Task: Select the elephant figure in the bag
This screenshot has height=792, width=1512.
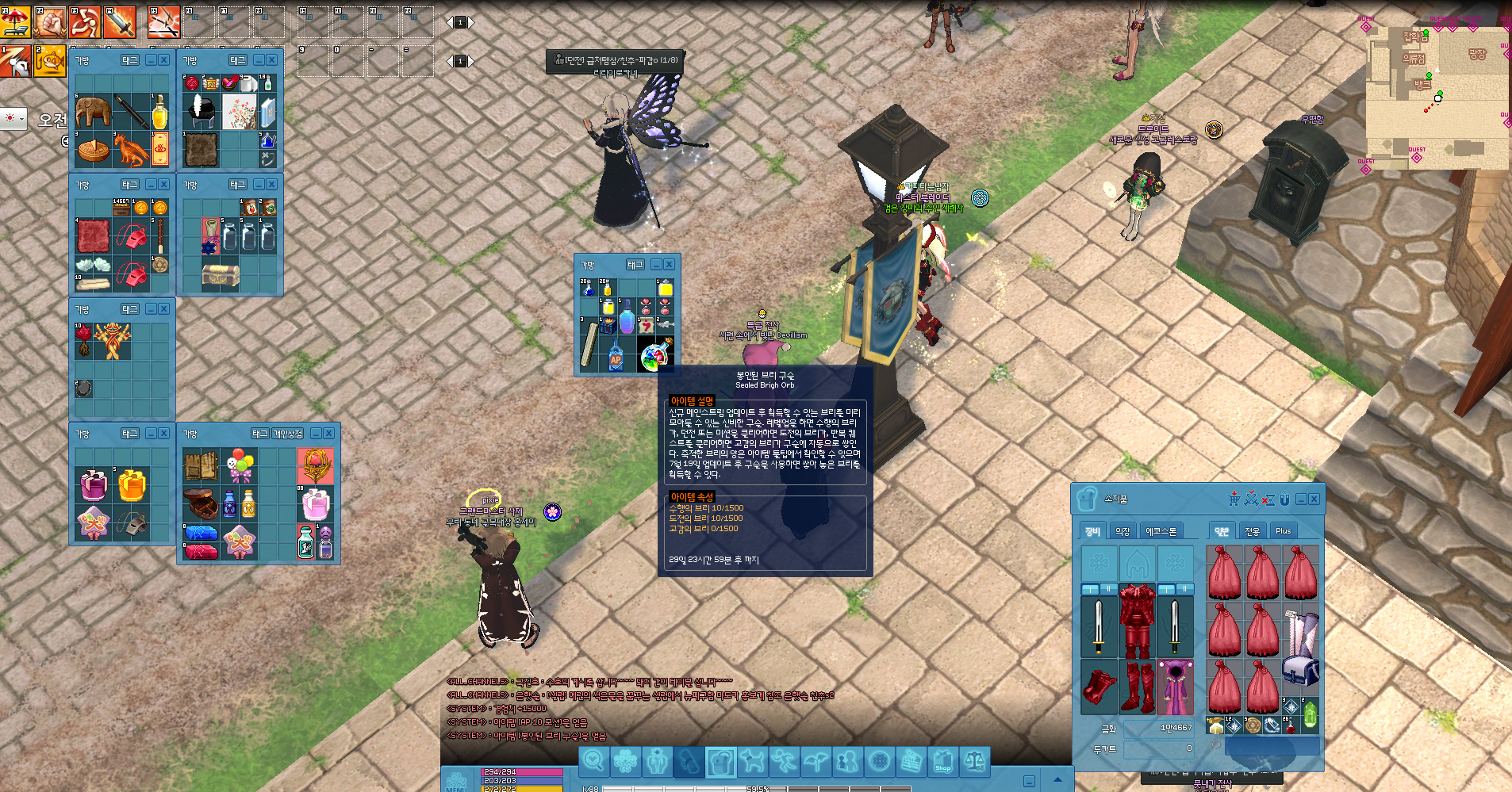Action: pos(93,112)
